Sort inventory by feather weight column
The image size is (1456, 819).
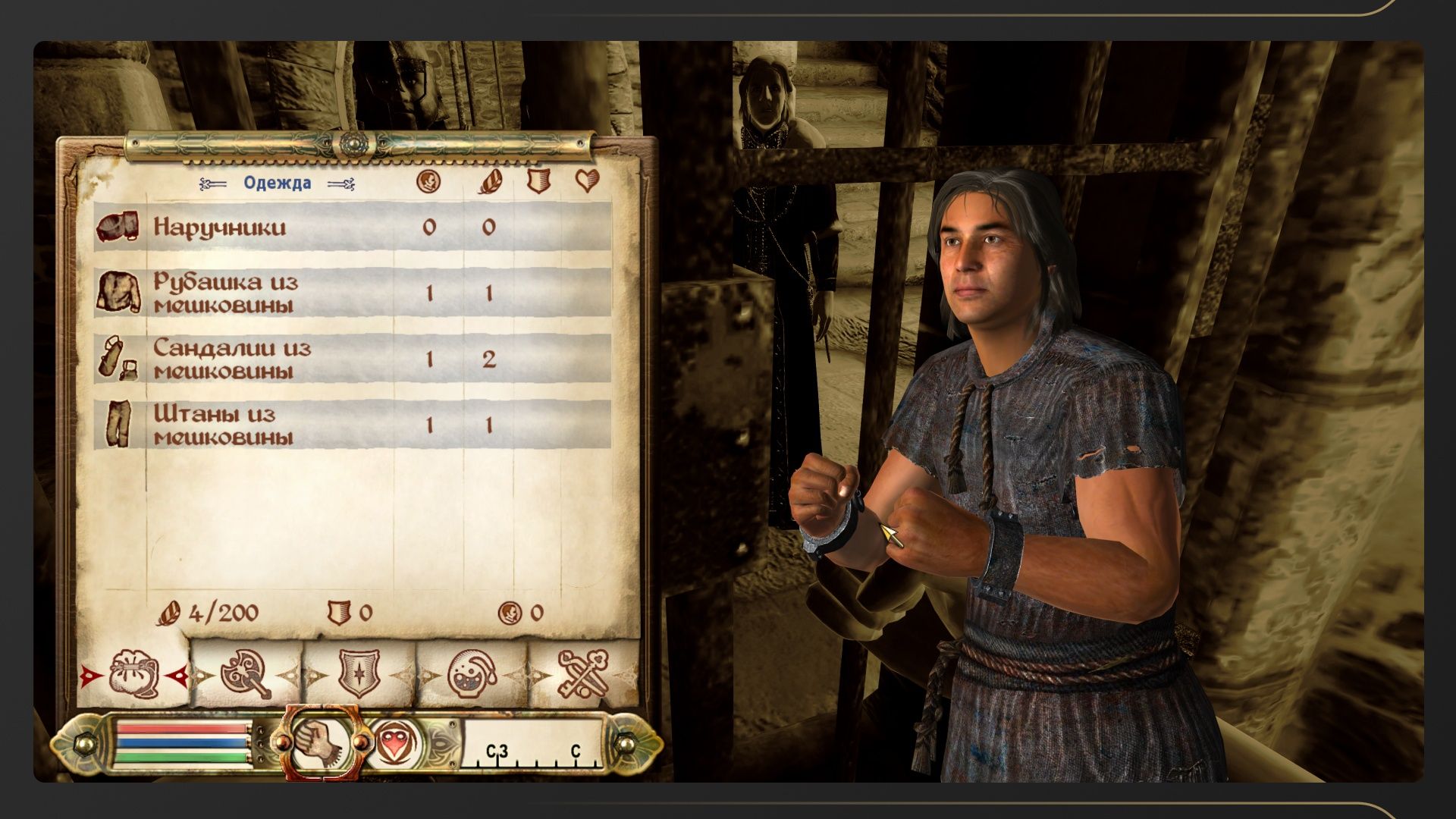489,181
